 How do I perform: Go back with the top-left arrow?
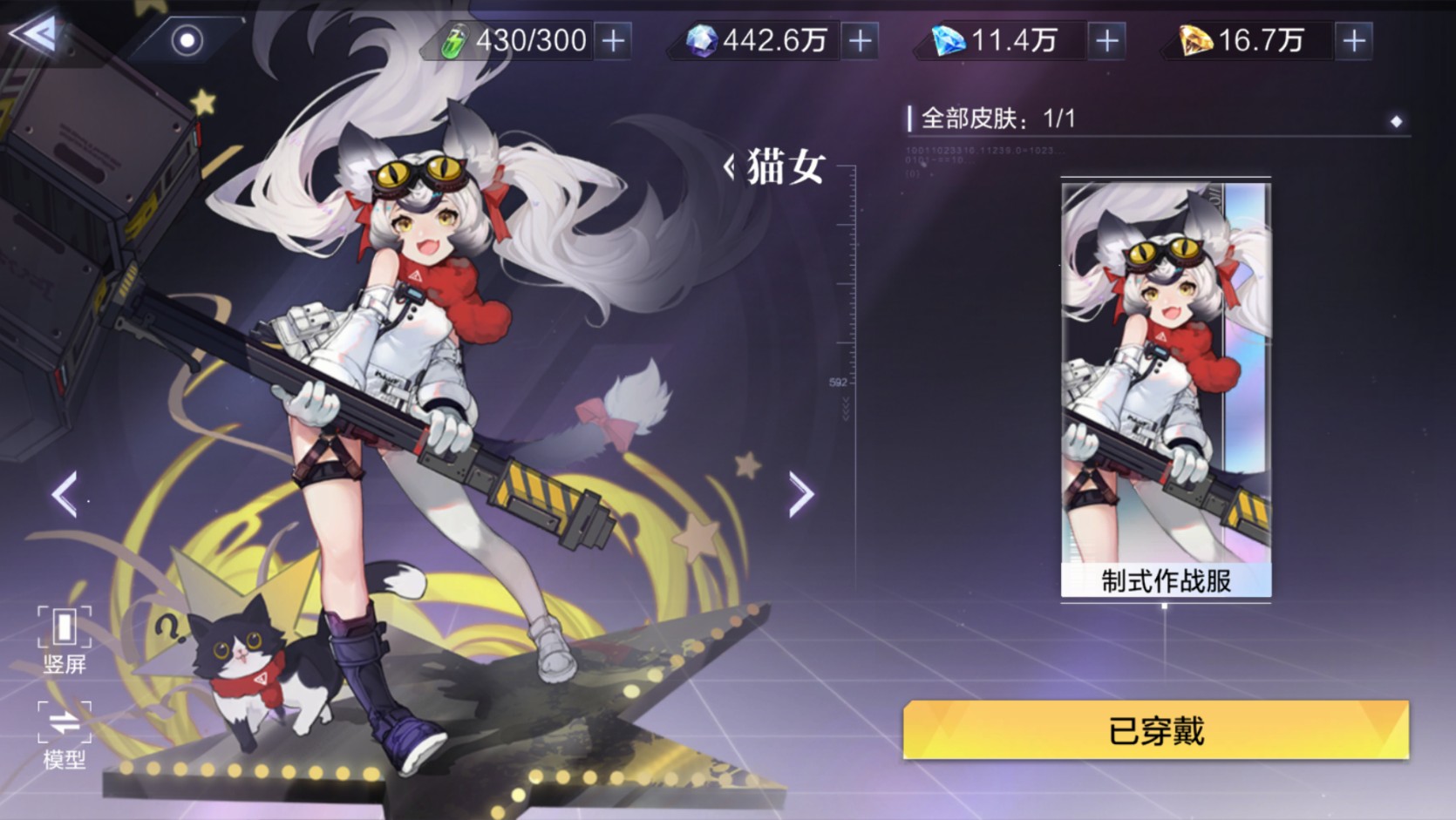pos(35,35)
